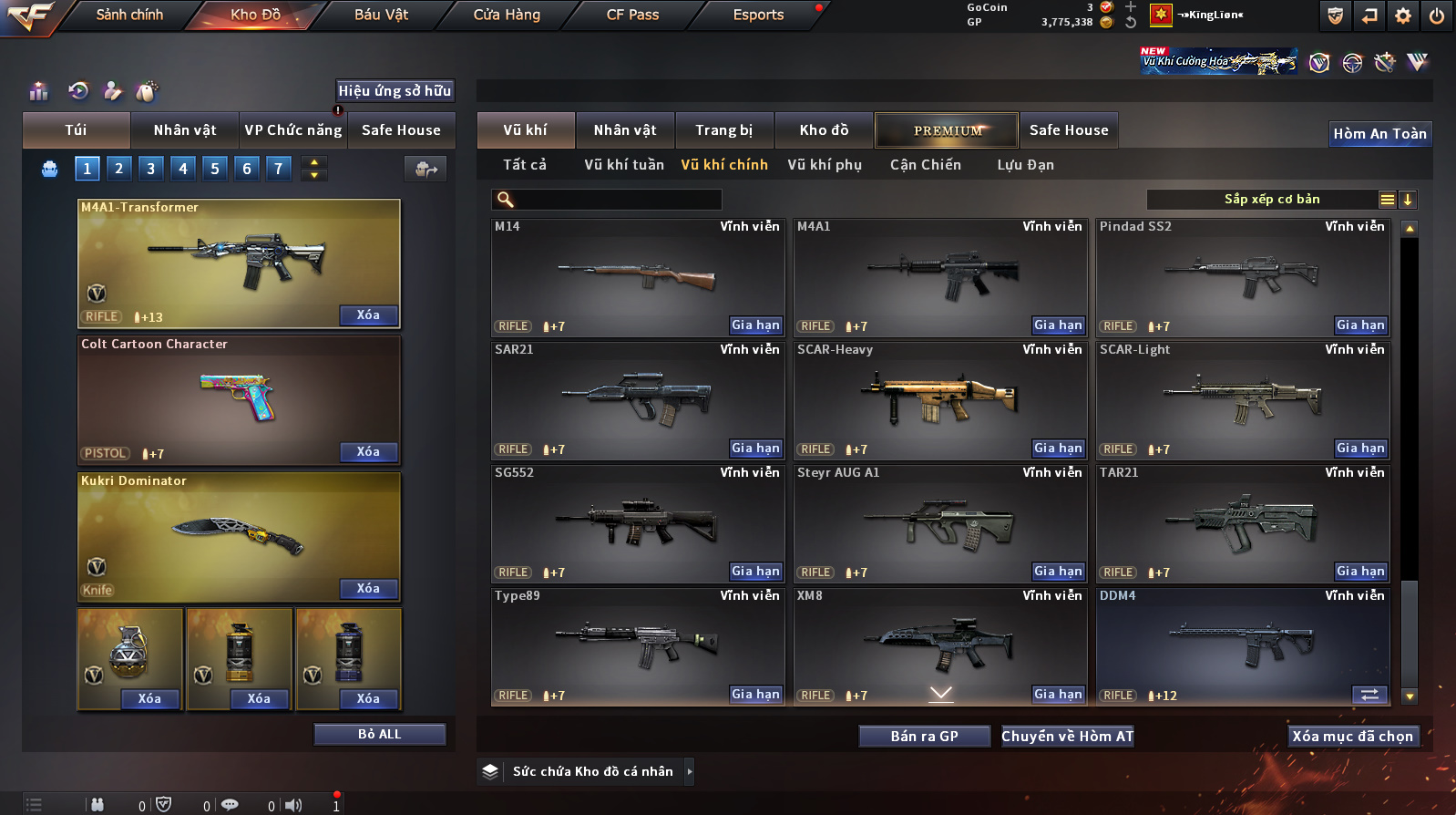Show the Cận Chiến melee weapons

coord(925,165)
